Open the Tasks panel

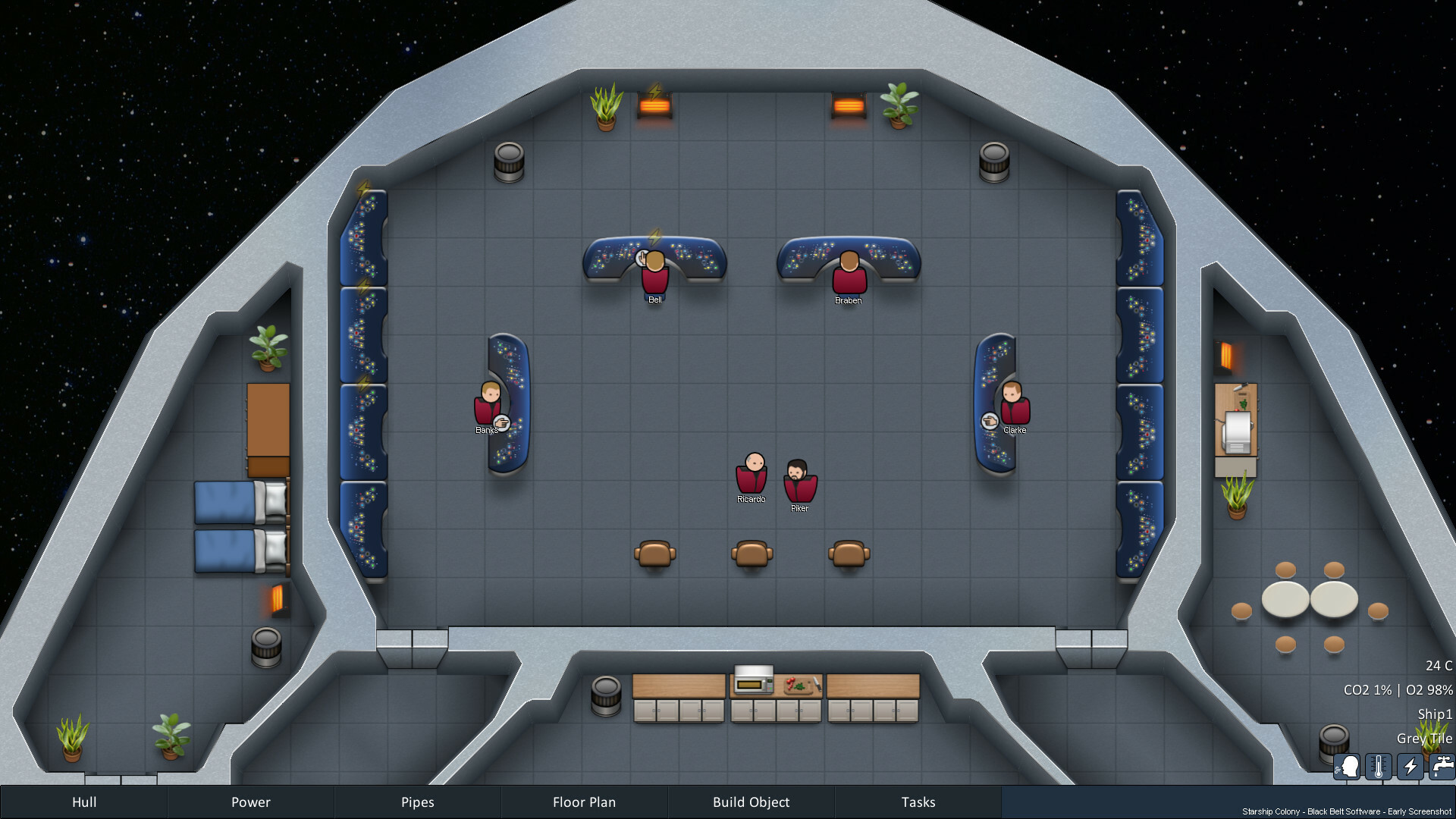(x=918, y=802)
